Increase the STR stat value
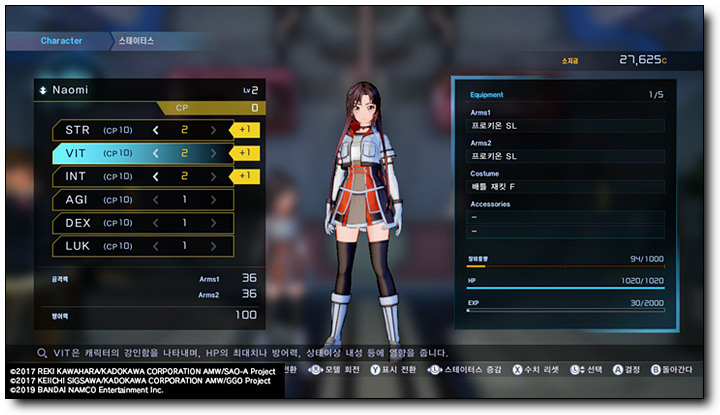Image resolution: width=720 pixels, height=415 pixels. tap(213, 130)
